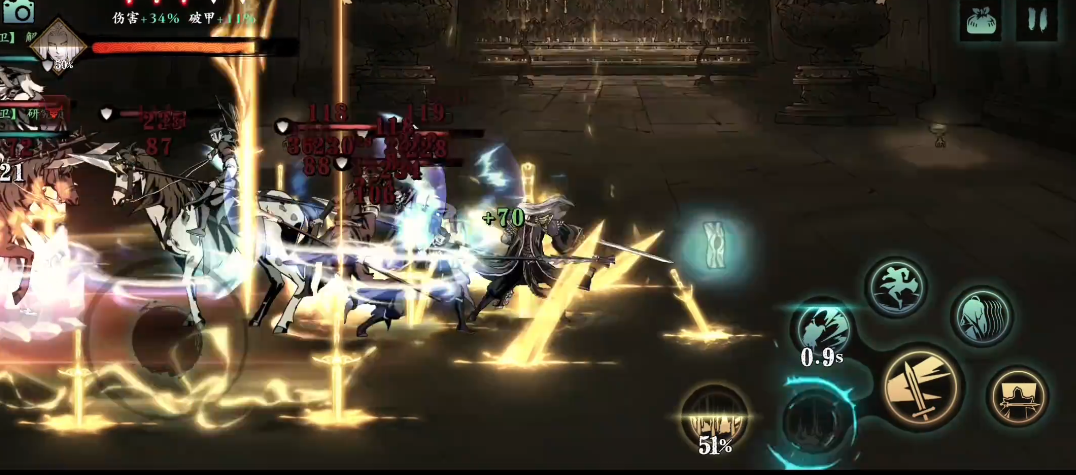The width and height of the screenshot is (1076, 475).
Task: Pause the game with the pause button
Action: click(x=1037, y=20)
